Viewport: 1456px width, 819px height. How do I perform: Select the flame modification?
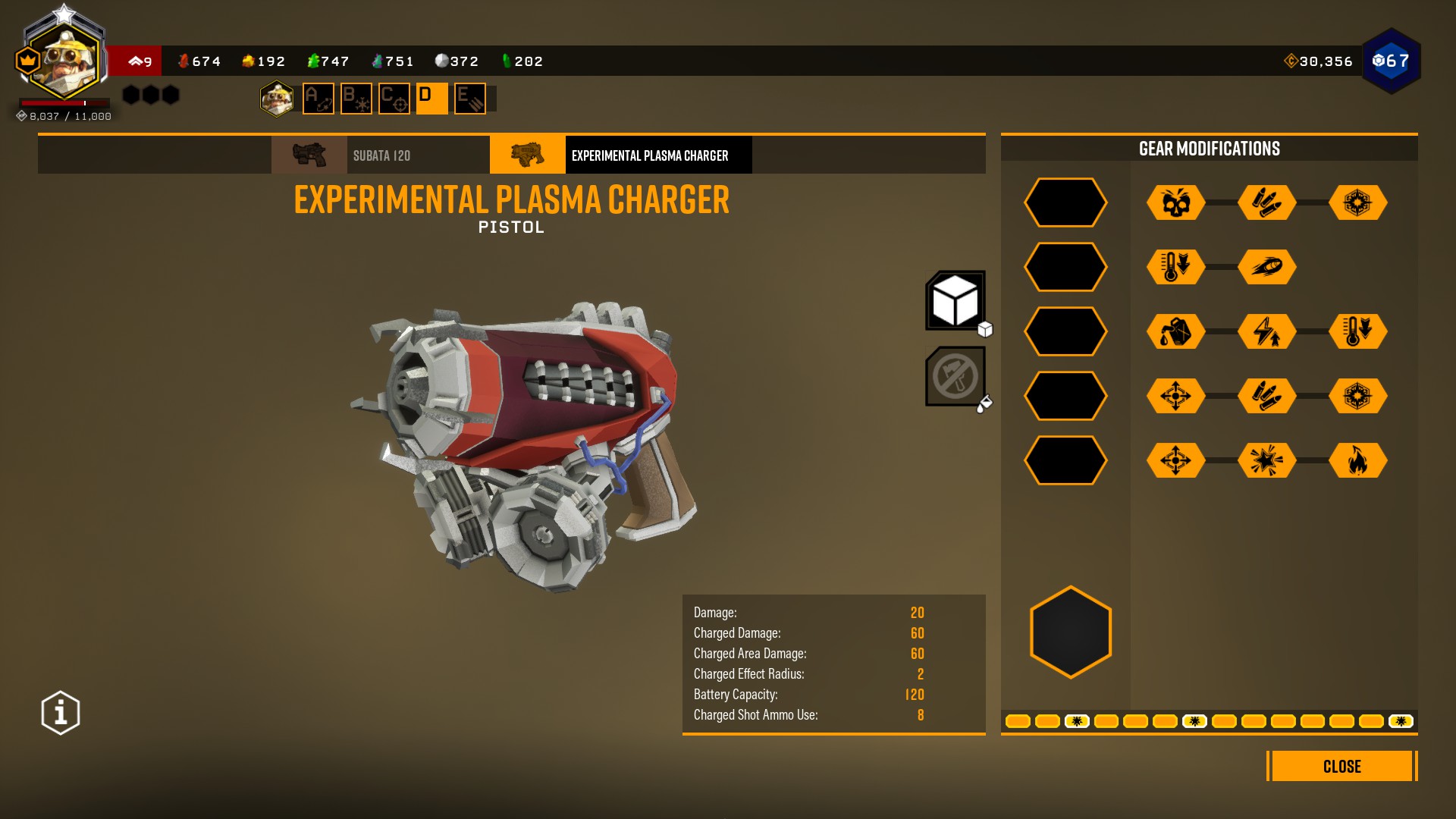click(1358, 460)
